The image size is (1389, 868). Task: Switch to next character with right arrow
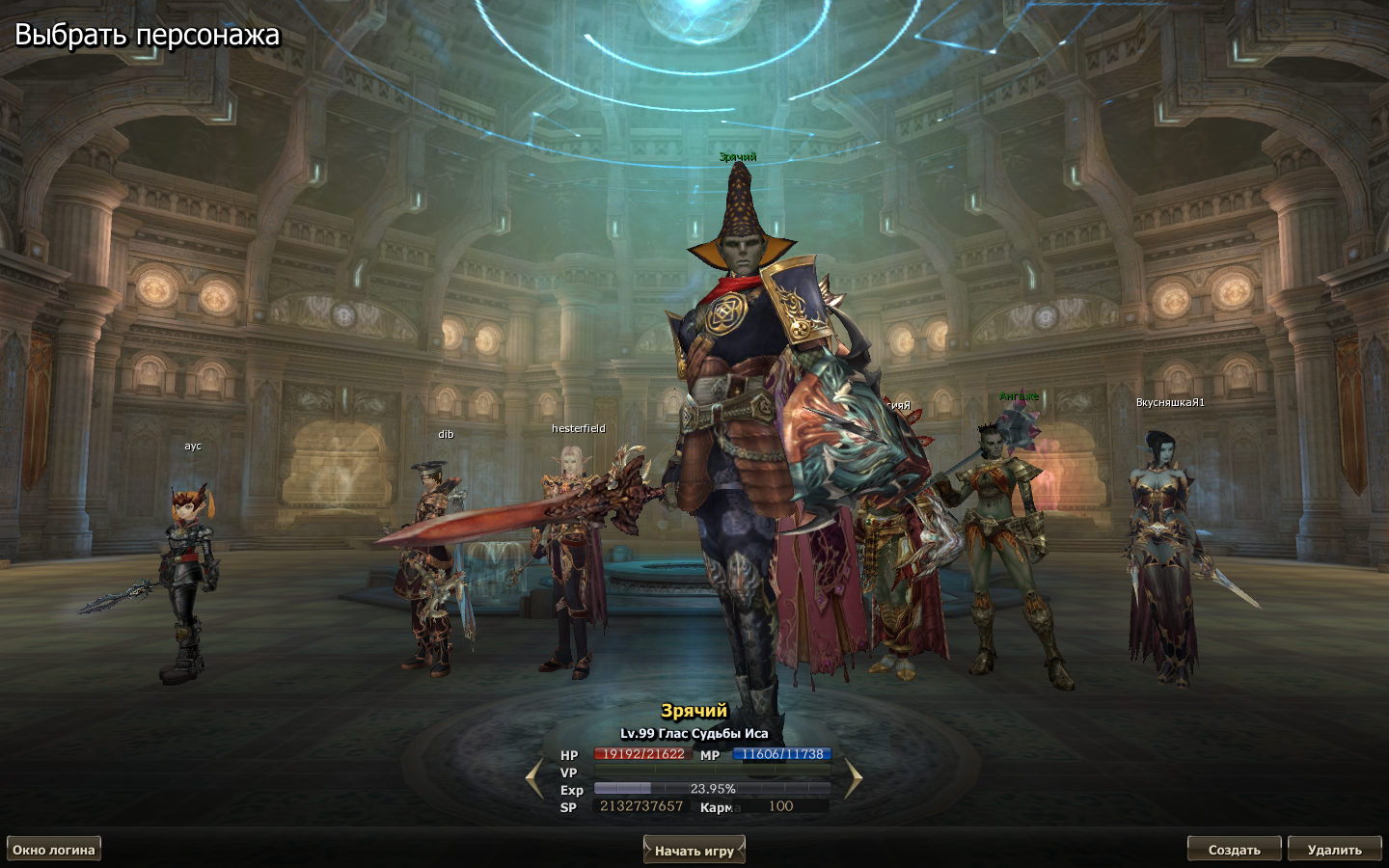pos(853,779)
